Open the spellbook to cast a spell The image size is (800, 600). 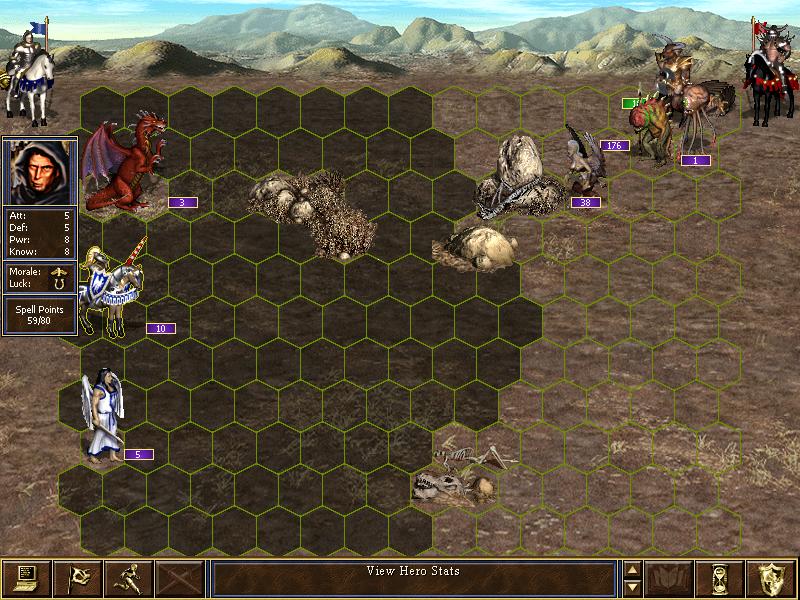pyautogui.click(x=670, y=578)
